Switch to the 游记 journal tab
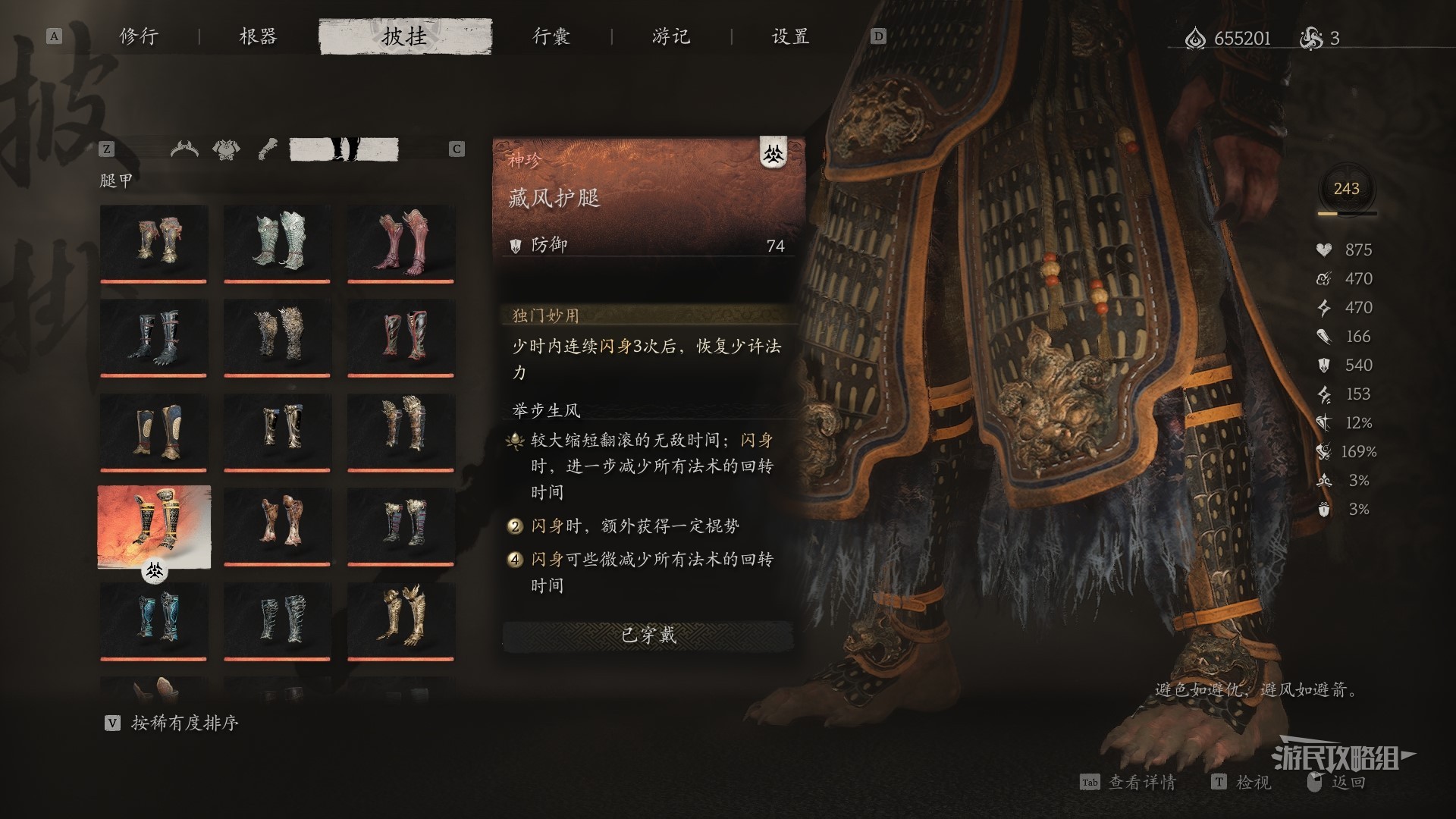The width and height of the screenshot is (1456, 819). [x=671, y=36]
